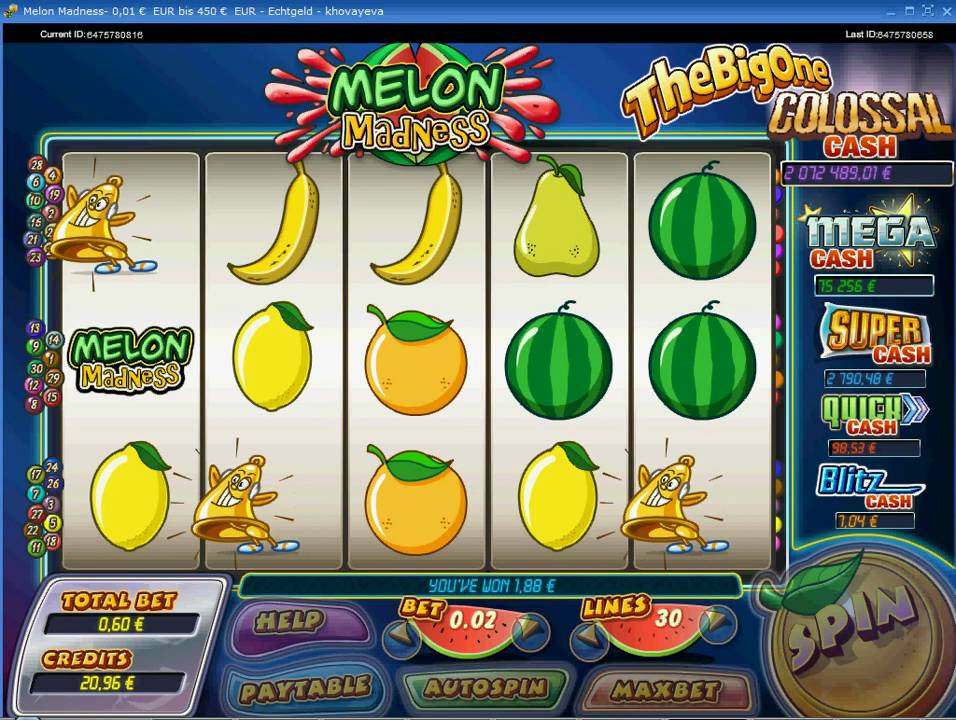Start Autospin mode

coord(485,689)
